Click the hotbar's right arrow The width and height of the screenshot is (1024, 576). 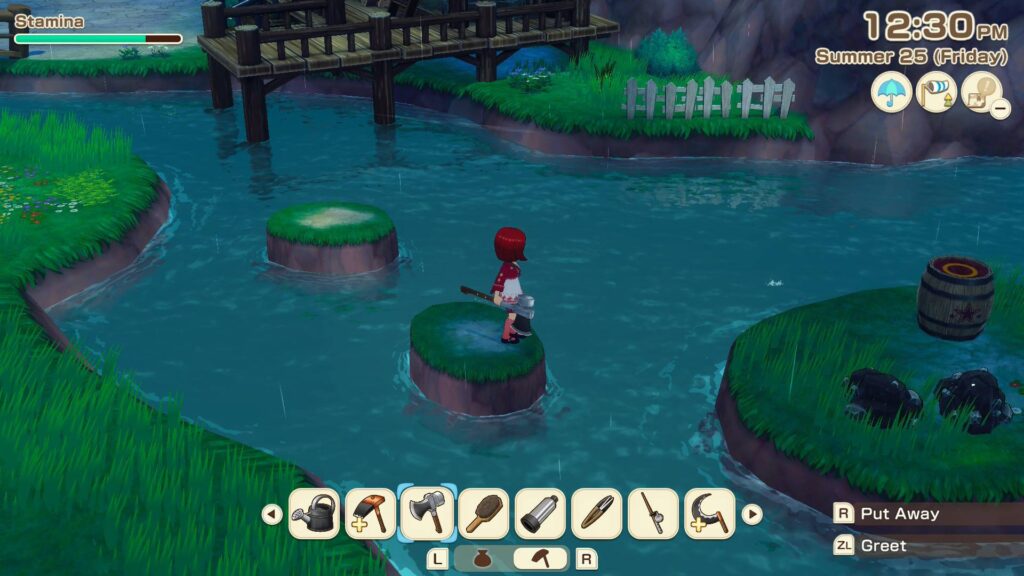point(751,514)
